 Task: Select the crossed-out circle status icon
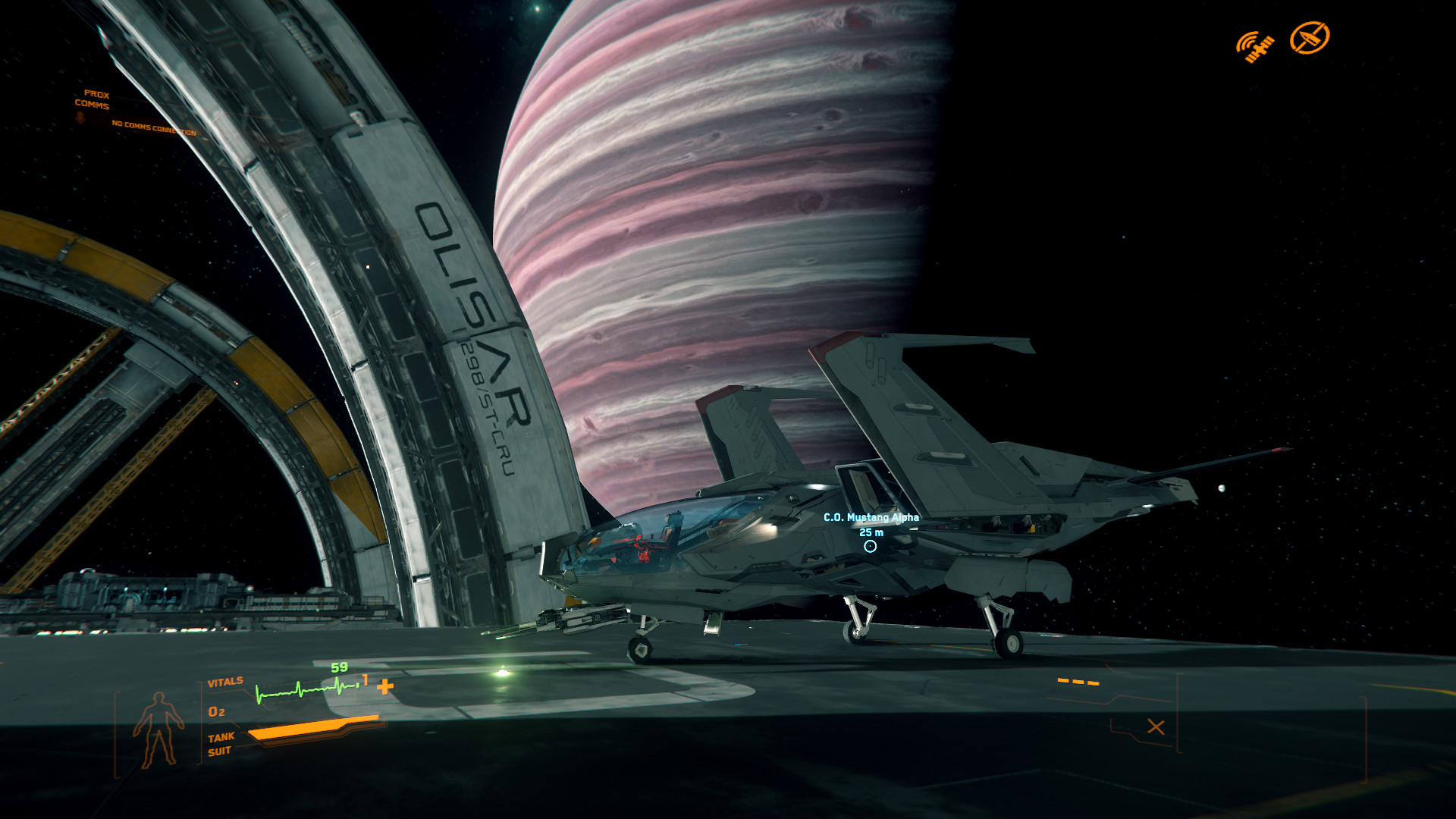(x=1310, y=38)
